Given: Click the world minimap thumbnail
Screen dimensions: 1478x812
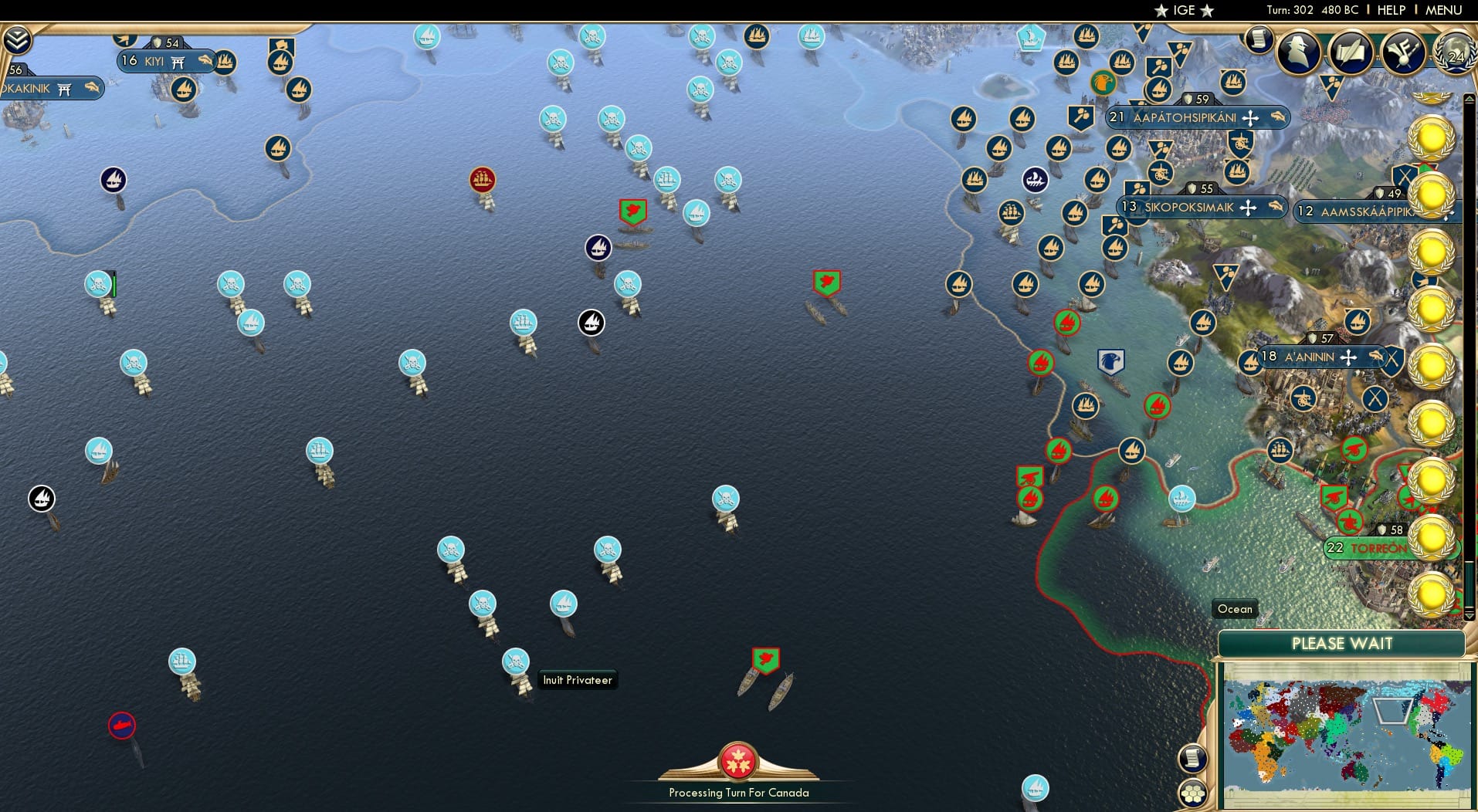Looking at the screenshot, I should (1344, 733).
